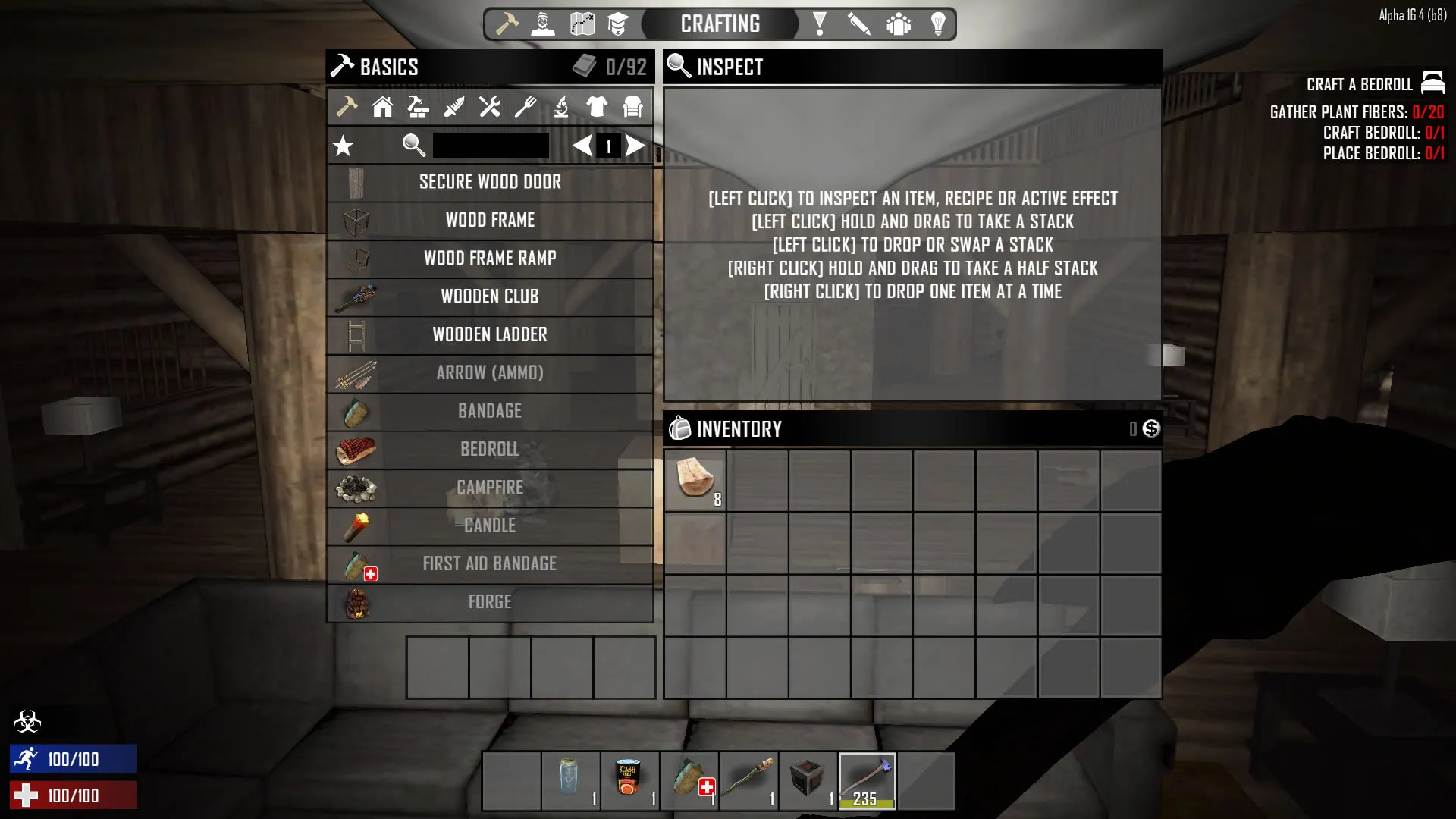Toggle the favorites star filter
The image size is (1456, 819).
[344, 146]
